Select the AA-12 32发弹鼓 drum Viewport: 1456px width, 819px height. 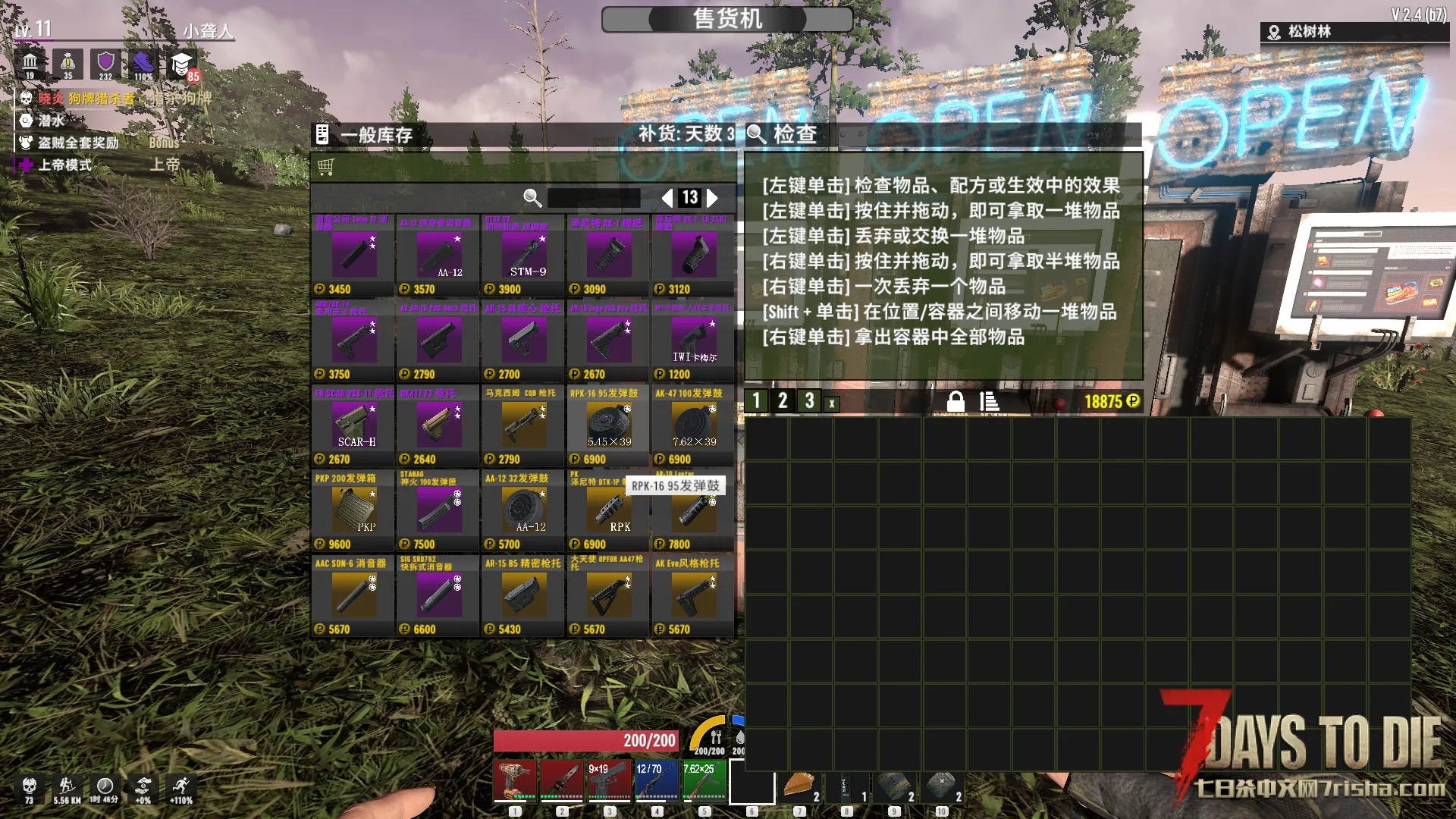[524, 510]
